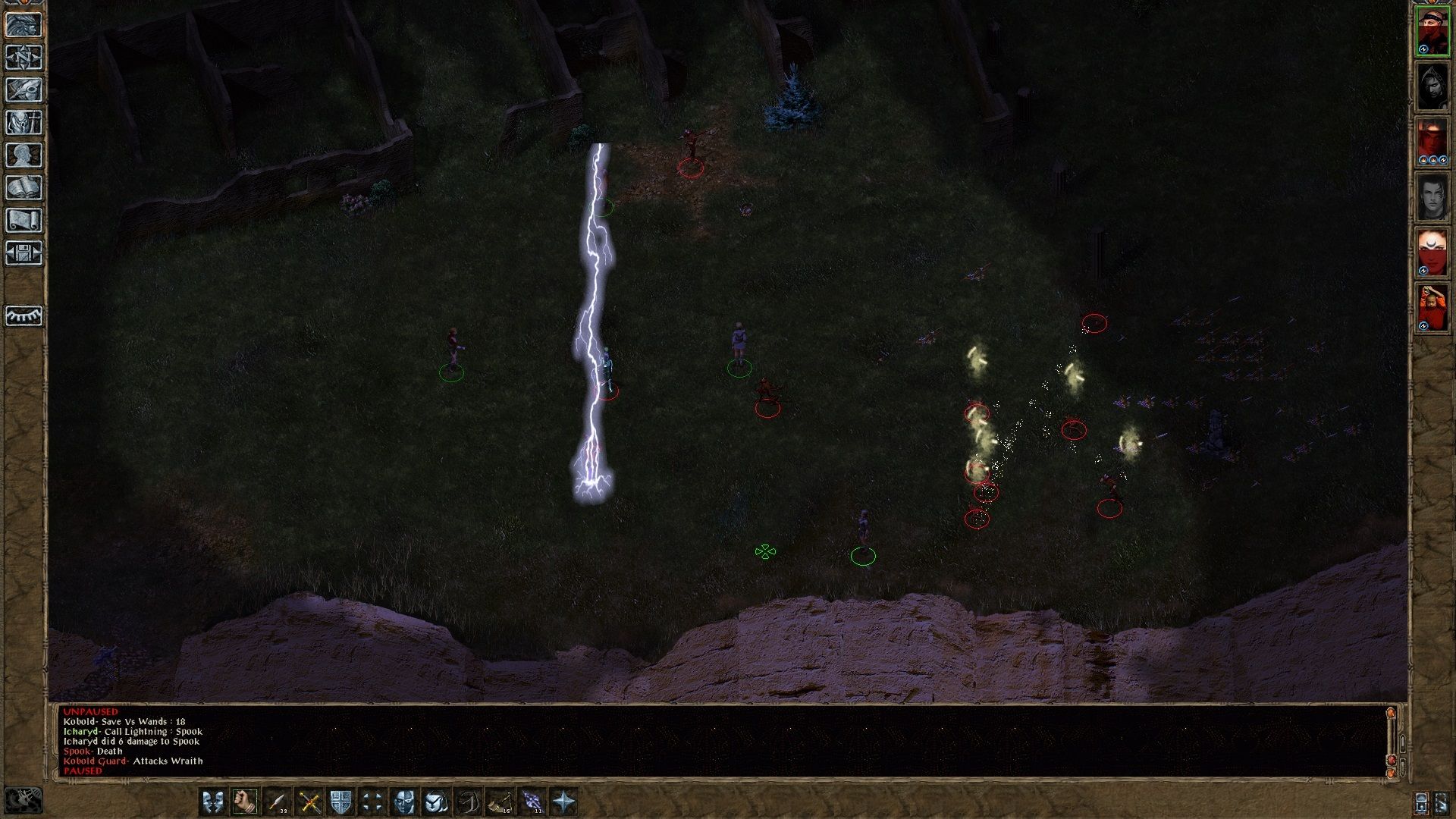
Task: Open the four-pointed star special abilities button
Action: click(564, 802)
